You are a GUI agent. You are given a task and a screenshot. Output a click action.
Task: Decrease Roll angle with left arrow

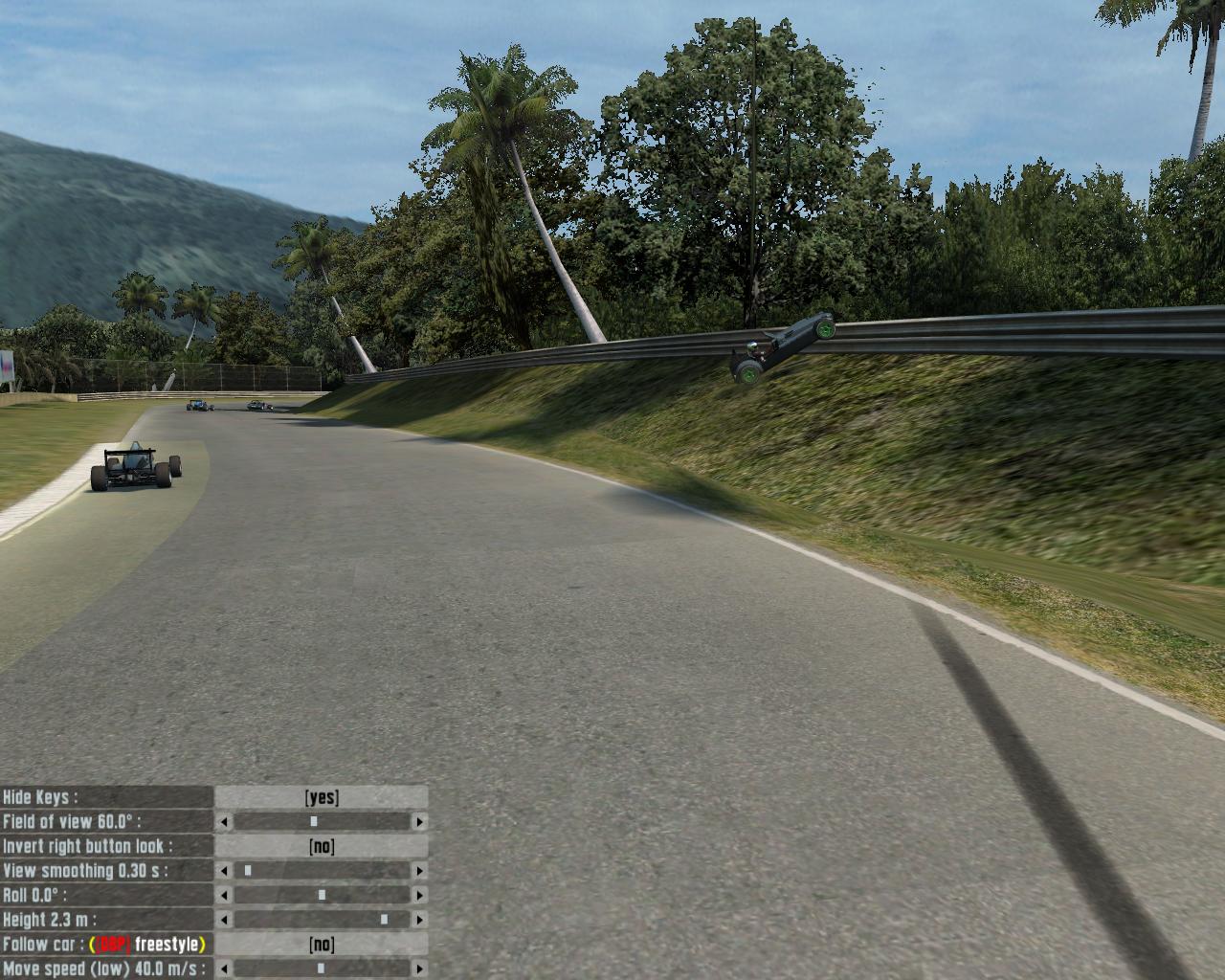click(225, 896)
